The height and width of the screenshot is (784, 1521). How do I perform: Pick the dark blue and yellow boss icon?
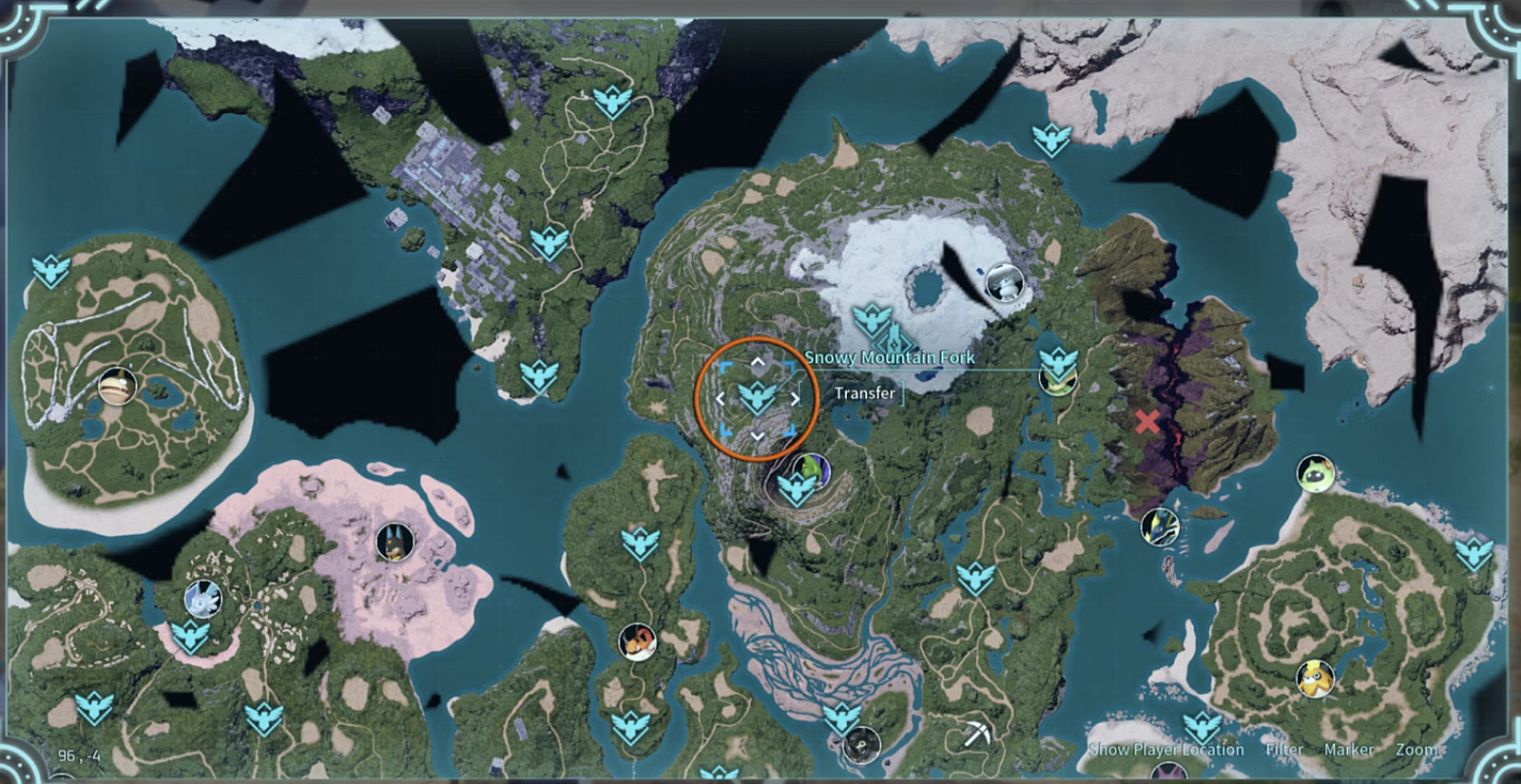click(x=1160, y=527)
